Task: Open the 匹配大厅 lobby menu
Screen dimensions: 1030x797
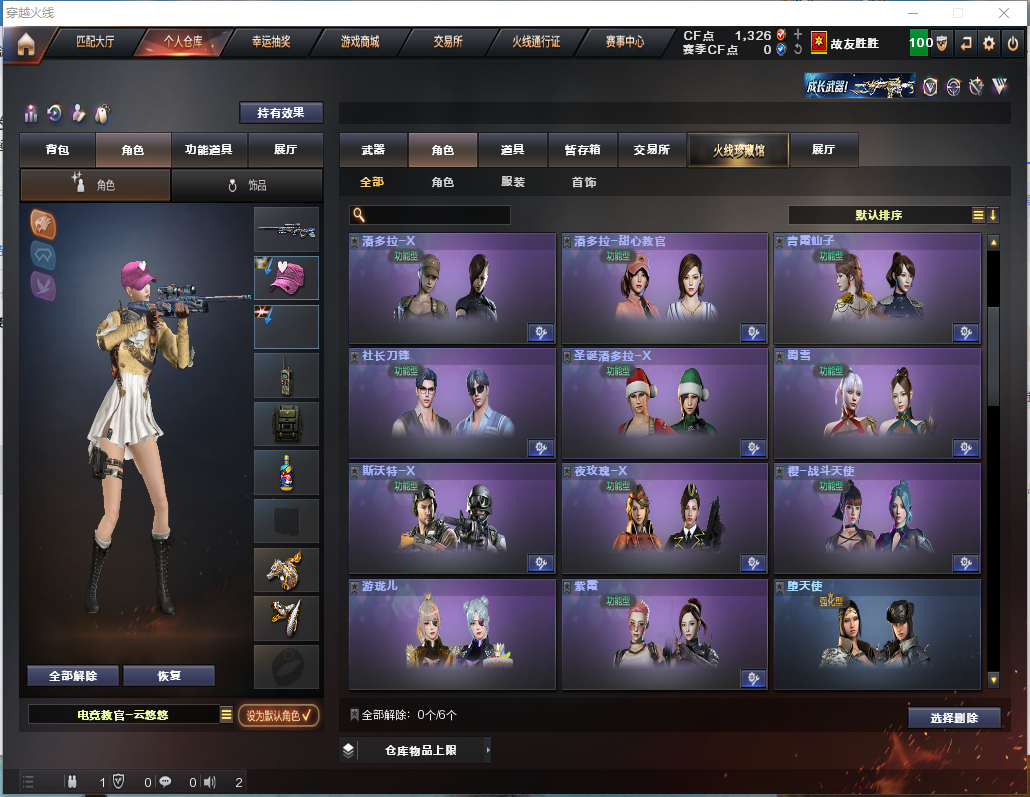Action: [96, 42]
